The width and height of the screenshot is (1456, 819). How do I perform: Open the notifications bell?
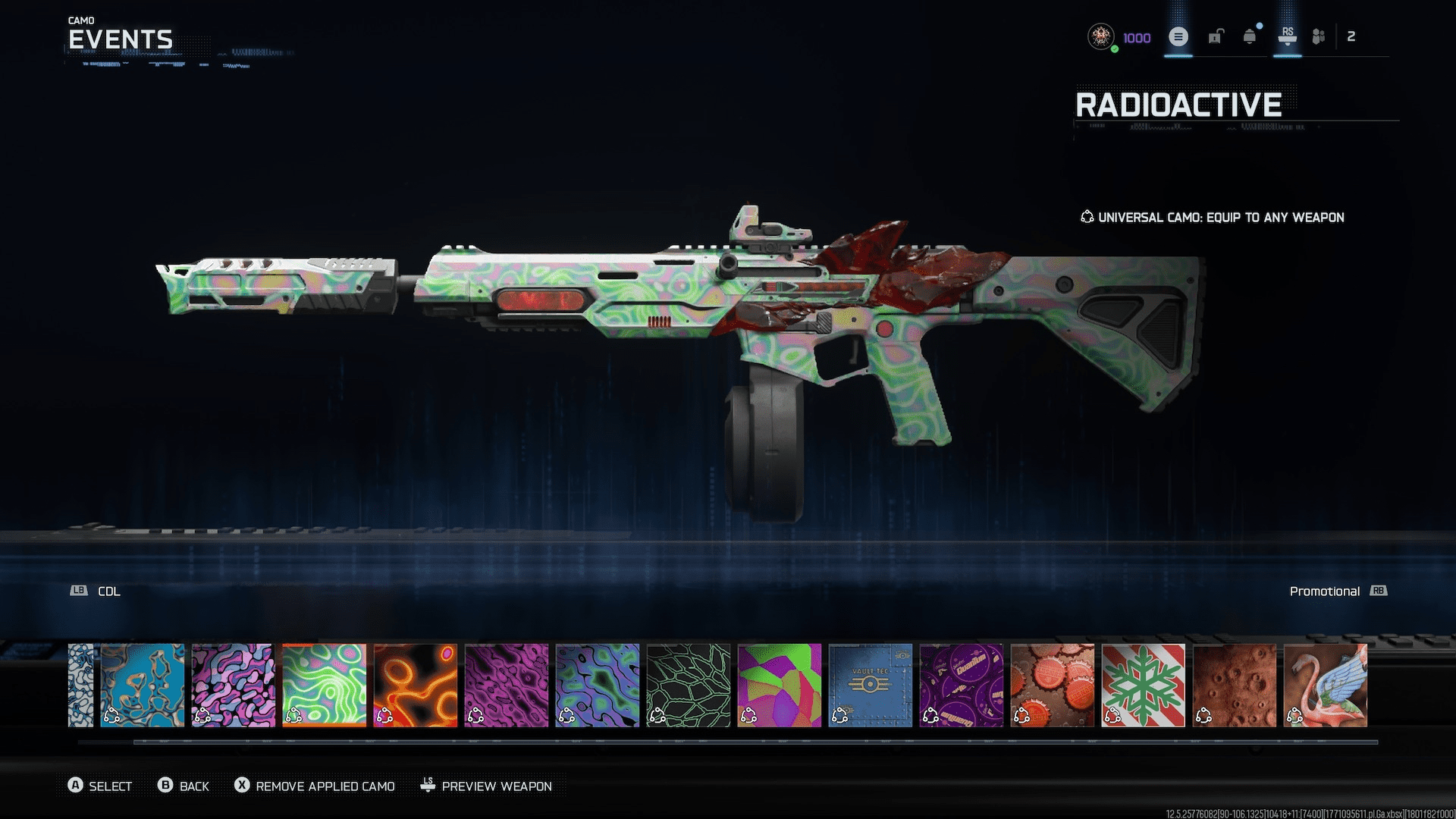[x=1250, y=36]
